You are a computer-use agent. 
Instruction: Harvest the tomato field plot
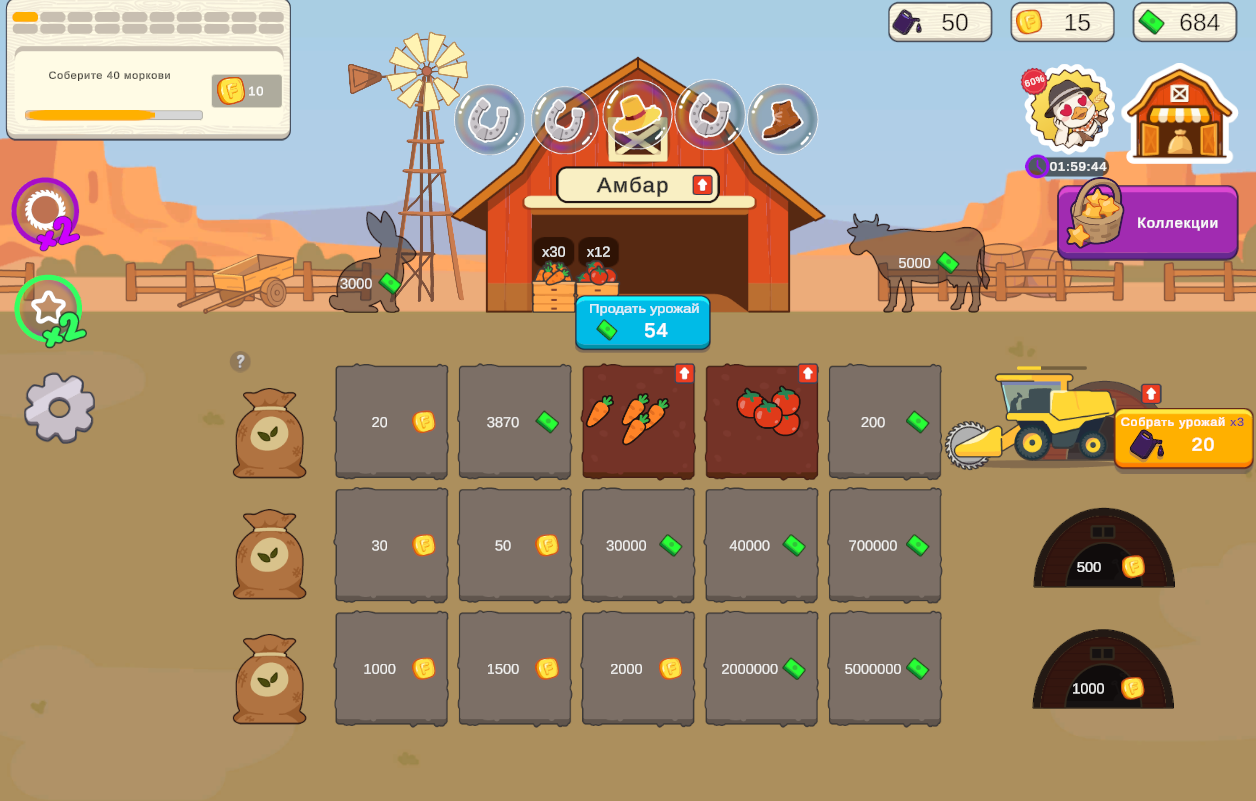click(x=762, y=422)
